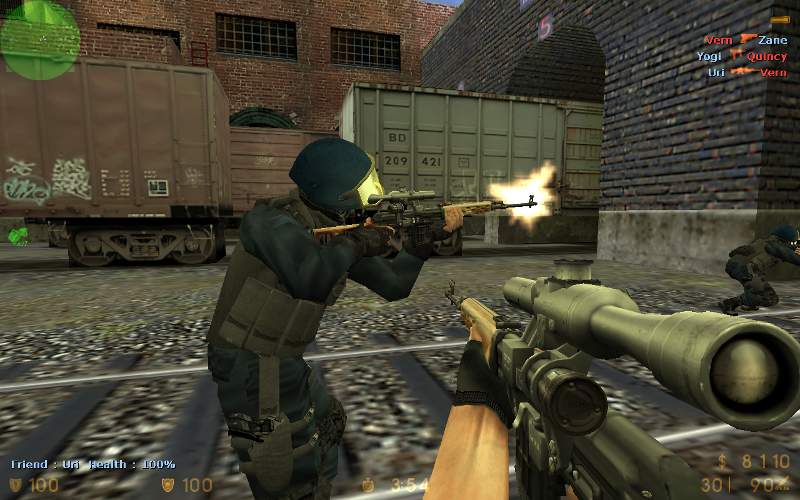Click the green buy zone icon
The height and width of the screenshot is (500, 800).
coord(18,236)
